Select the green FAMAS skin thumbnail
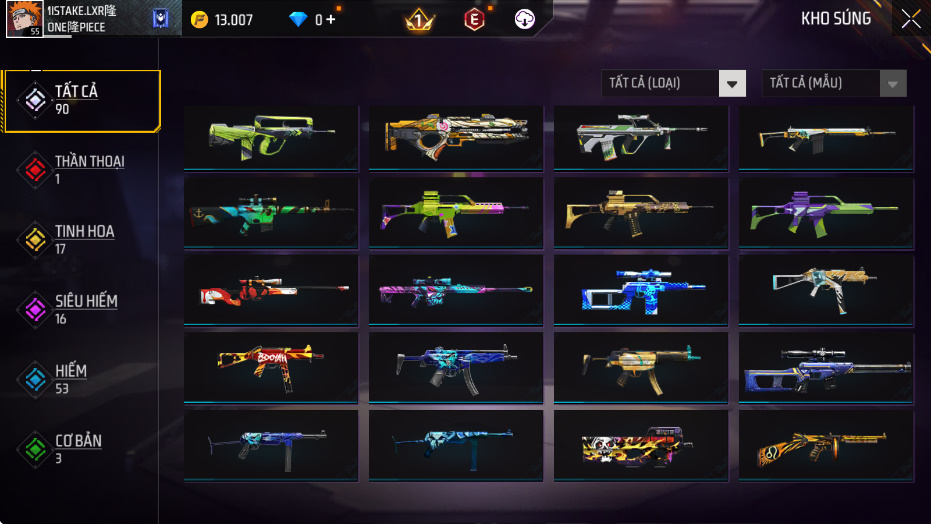931x524 pixels. pos(271,138)
